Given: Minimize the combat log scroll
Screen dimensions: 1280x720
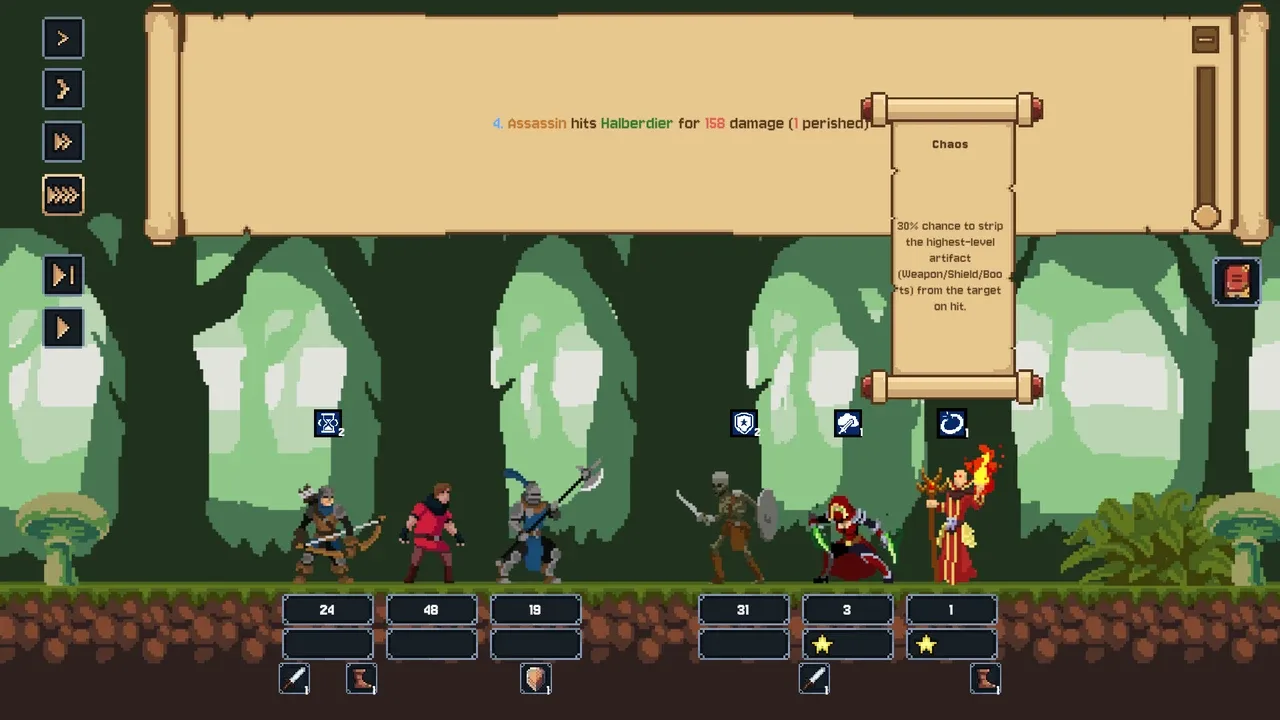Looking at the screenshot, I should click(1205, 40).
